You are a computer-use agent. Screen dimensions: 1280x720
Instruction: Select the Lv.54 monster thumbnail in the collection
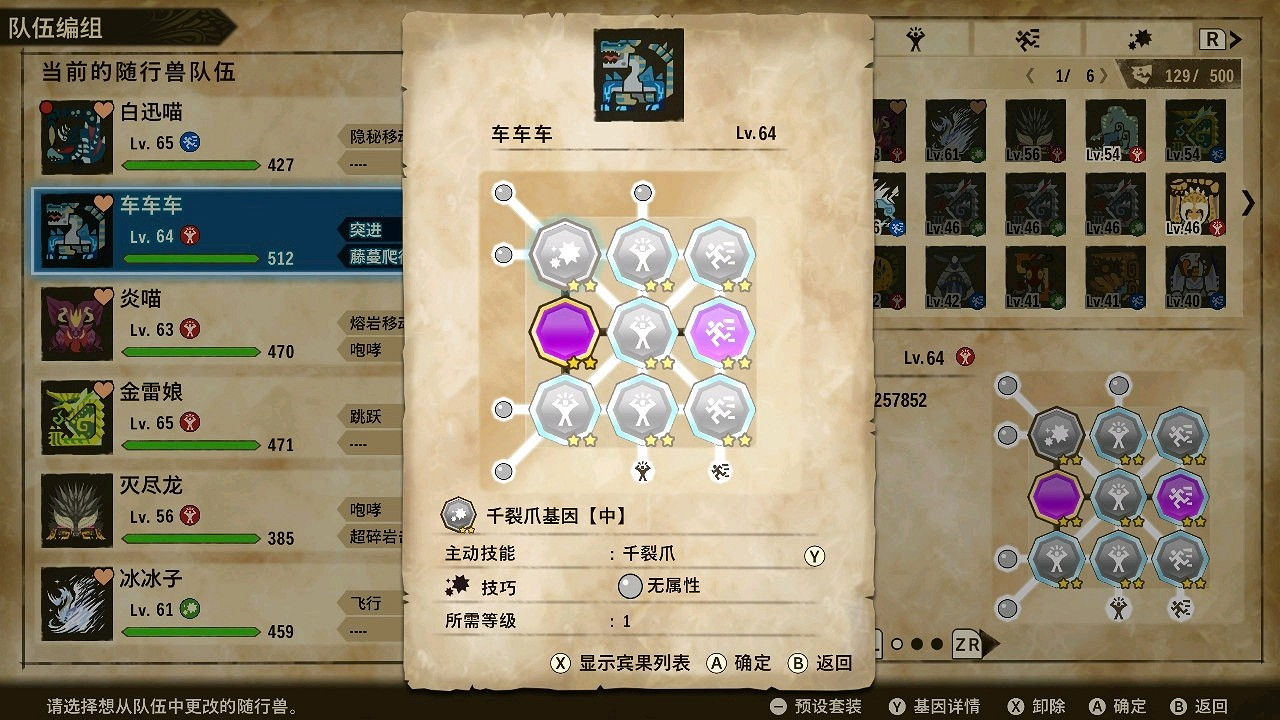point(1115,130)
